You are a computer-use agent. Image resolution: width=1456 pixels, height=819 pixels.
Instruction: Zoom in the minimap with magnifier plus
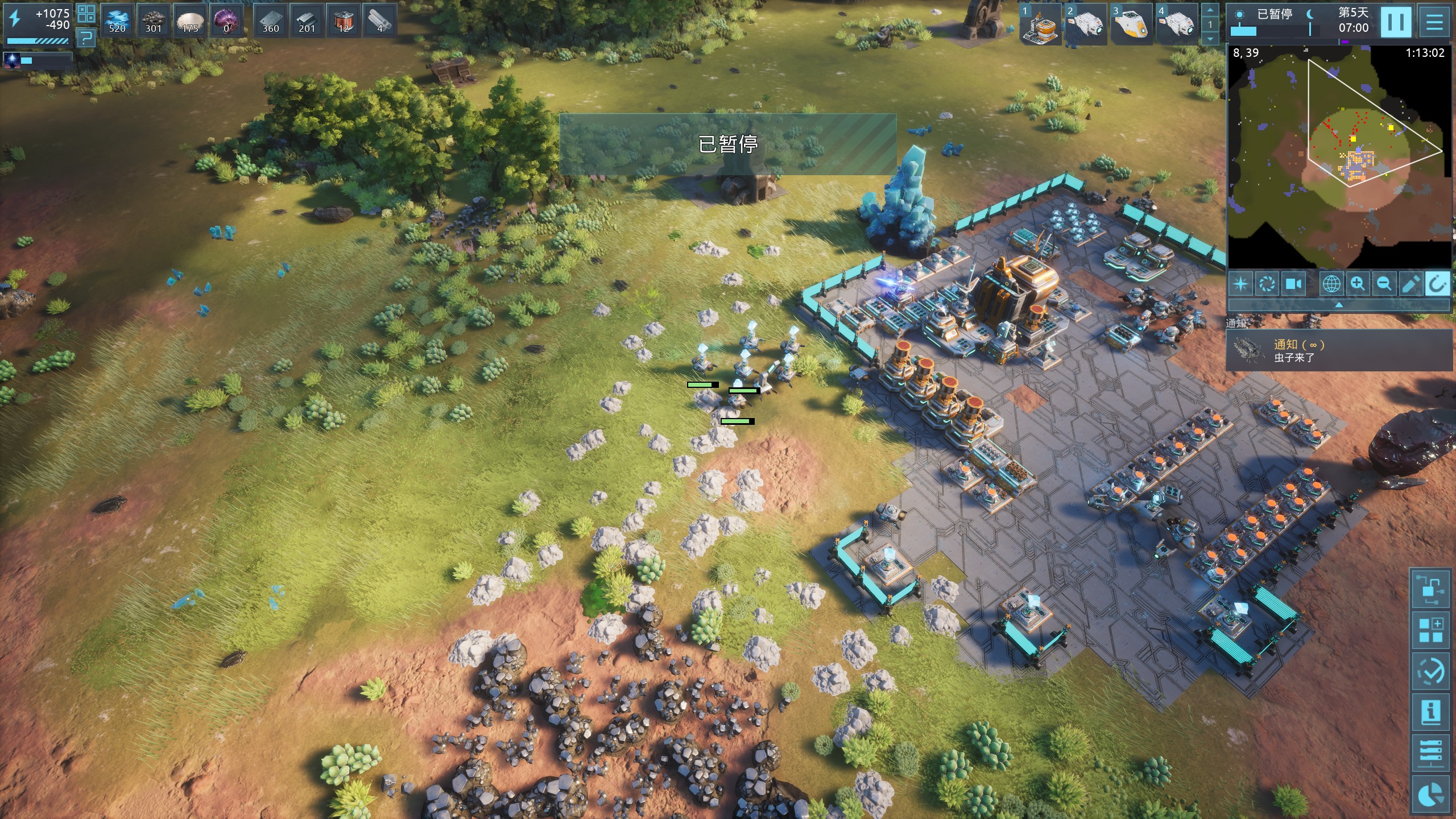(x=1358, y=283)
